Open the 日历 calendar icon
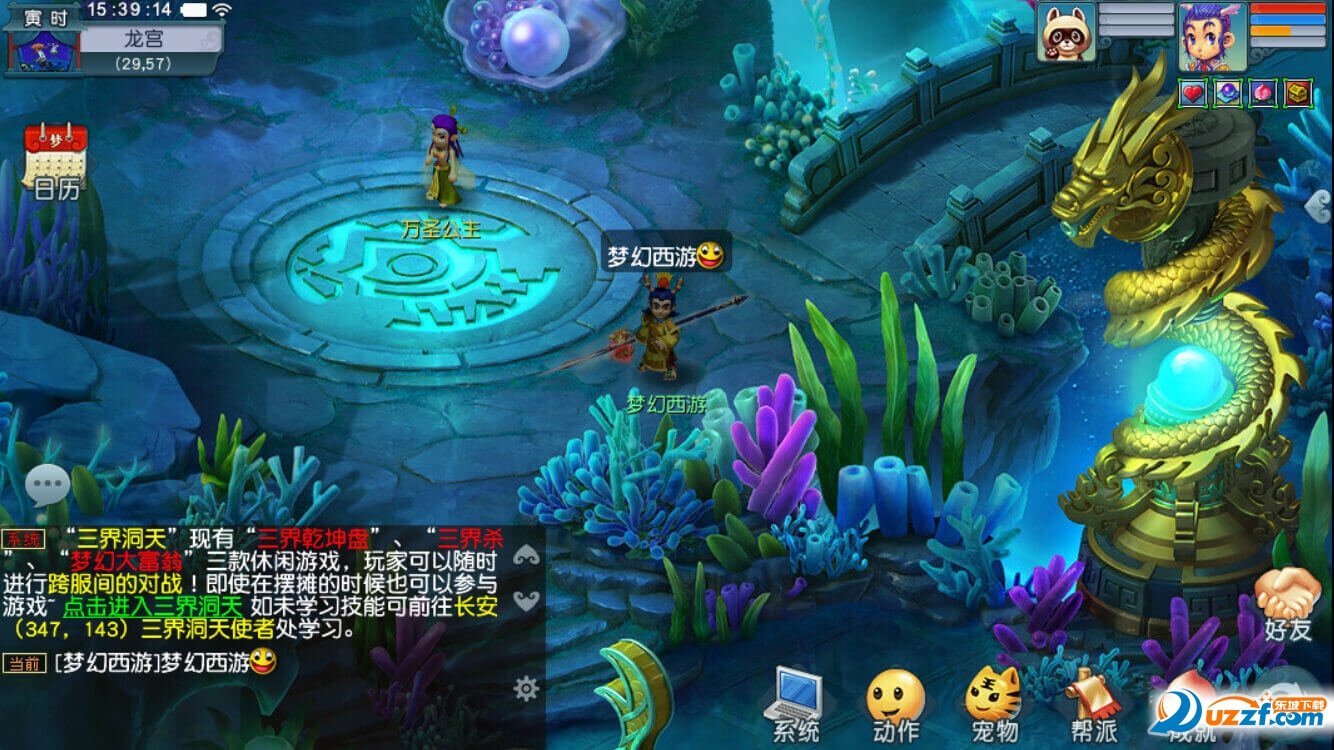1334x750 pixels. pyautogui.click(x=56, y=160)
